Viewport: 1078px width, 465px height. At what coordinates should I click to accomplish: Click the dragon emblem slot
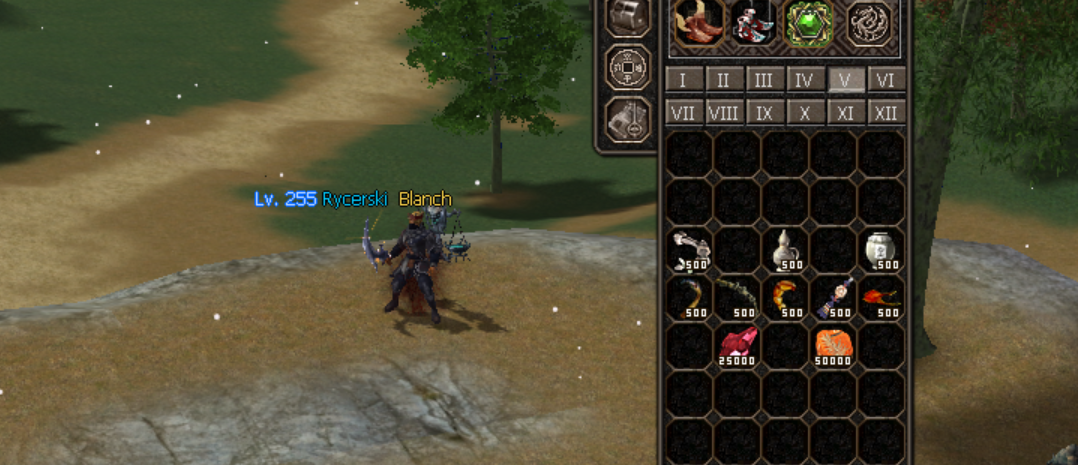(x=868, y=22)
